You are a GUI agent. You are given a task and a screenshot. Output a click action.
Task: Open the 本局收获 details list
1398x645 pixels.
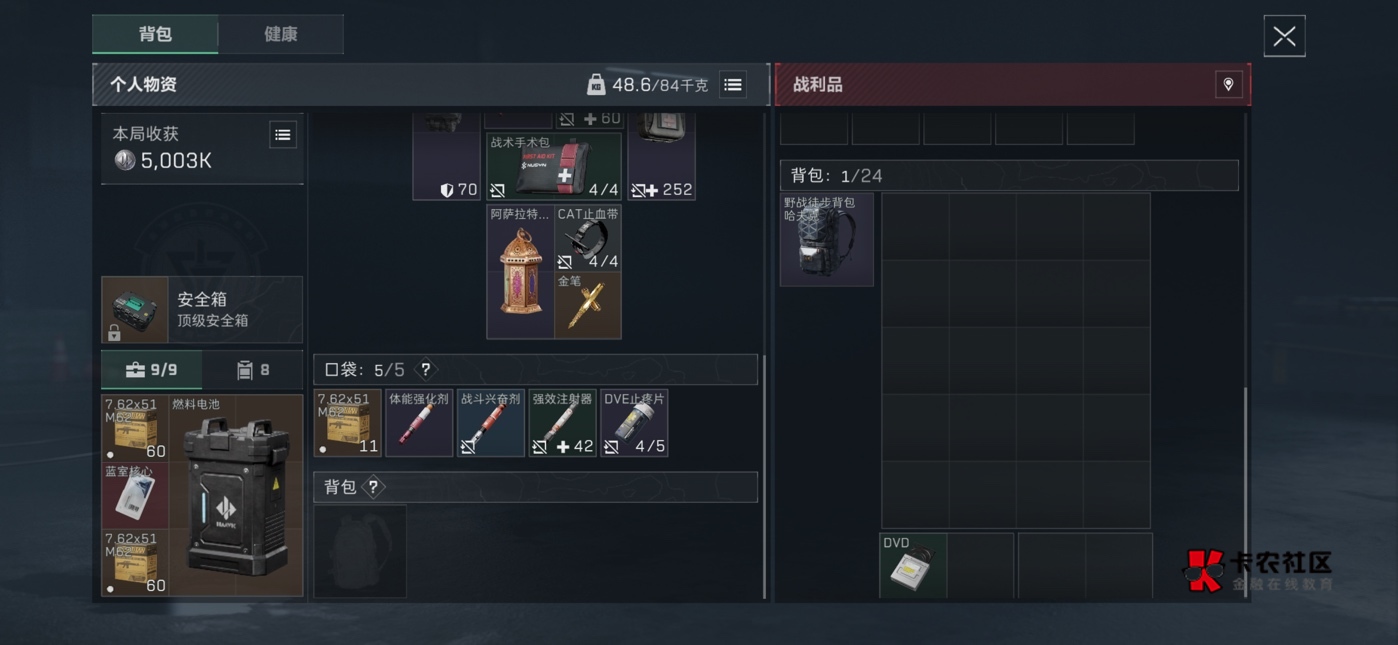click(283, 135)
